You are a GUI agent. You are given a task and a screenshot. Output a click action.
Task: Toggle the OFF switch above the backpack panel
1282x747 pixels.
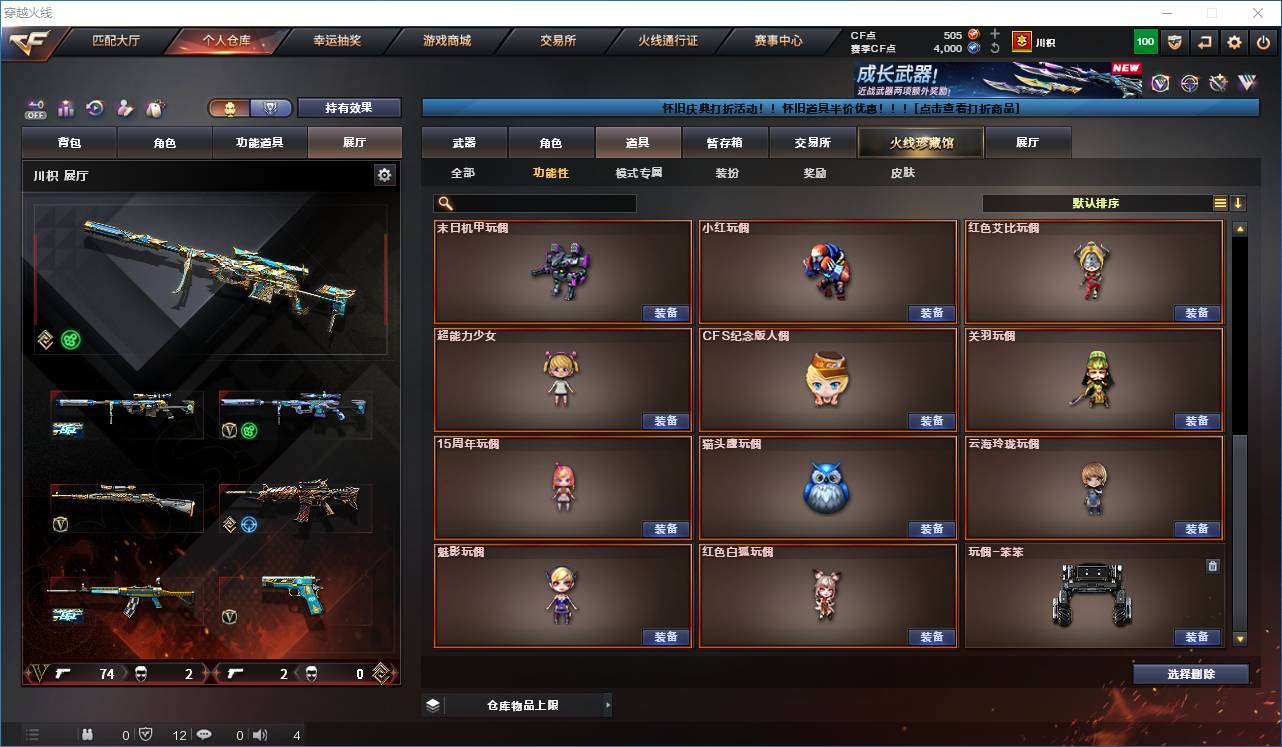pyautogui.click(x=33, y=107)
